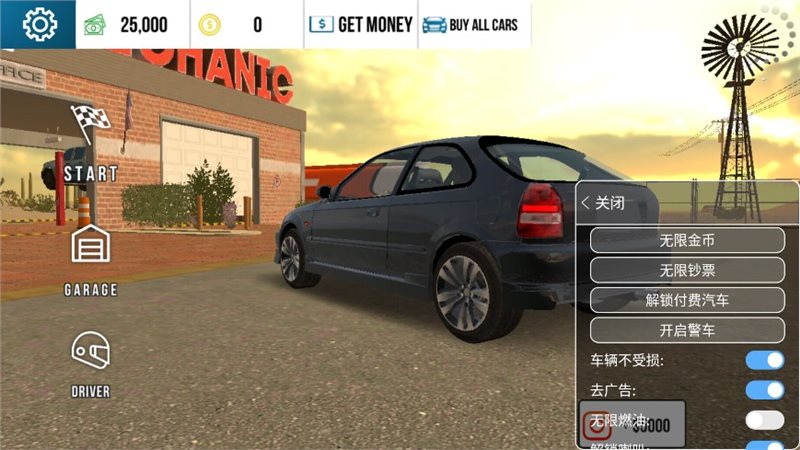
Task: Click 解锁付费汽车 to unlock paid cars
Action: pos(687,300)
